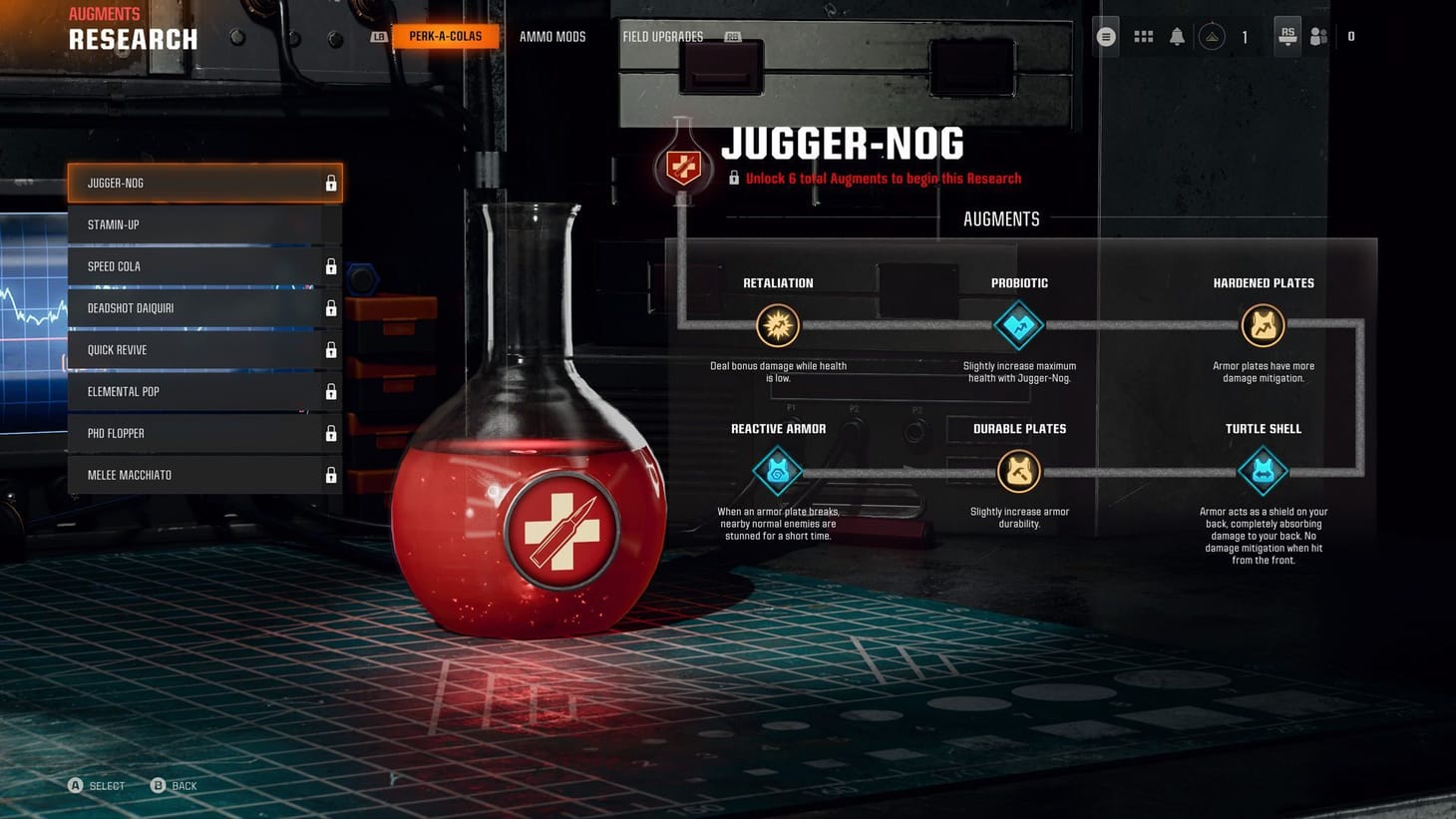Viewport: 1456px width, 819px height.
Task: Select the Retaliation augment icon
Action: (x=777, y=324)
